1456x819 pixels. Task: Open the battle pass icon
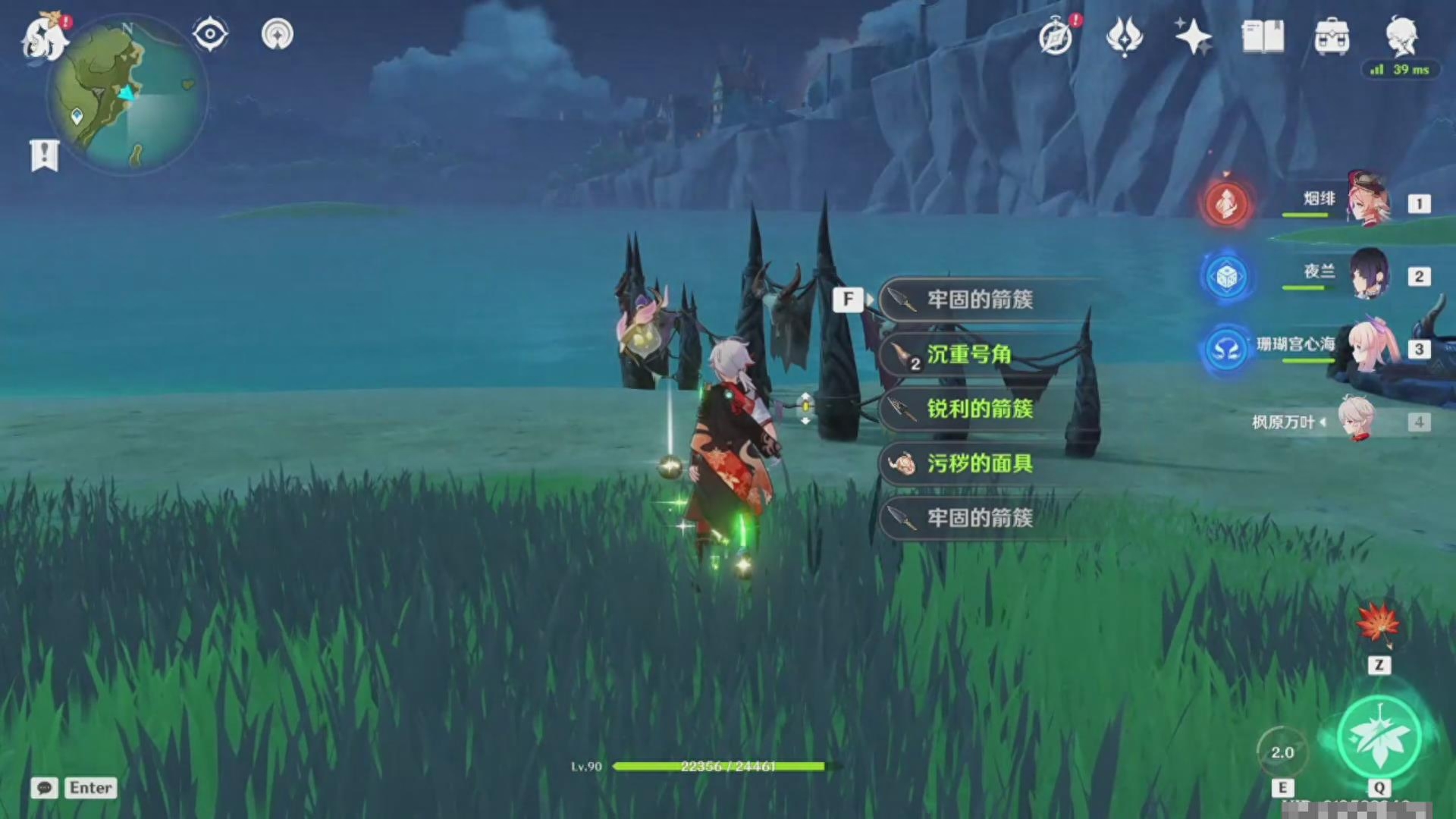point(1124,36)
